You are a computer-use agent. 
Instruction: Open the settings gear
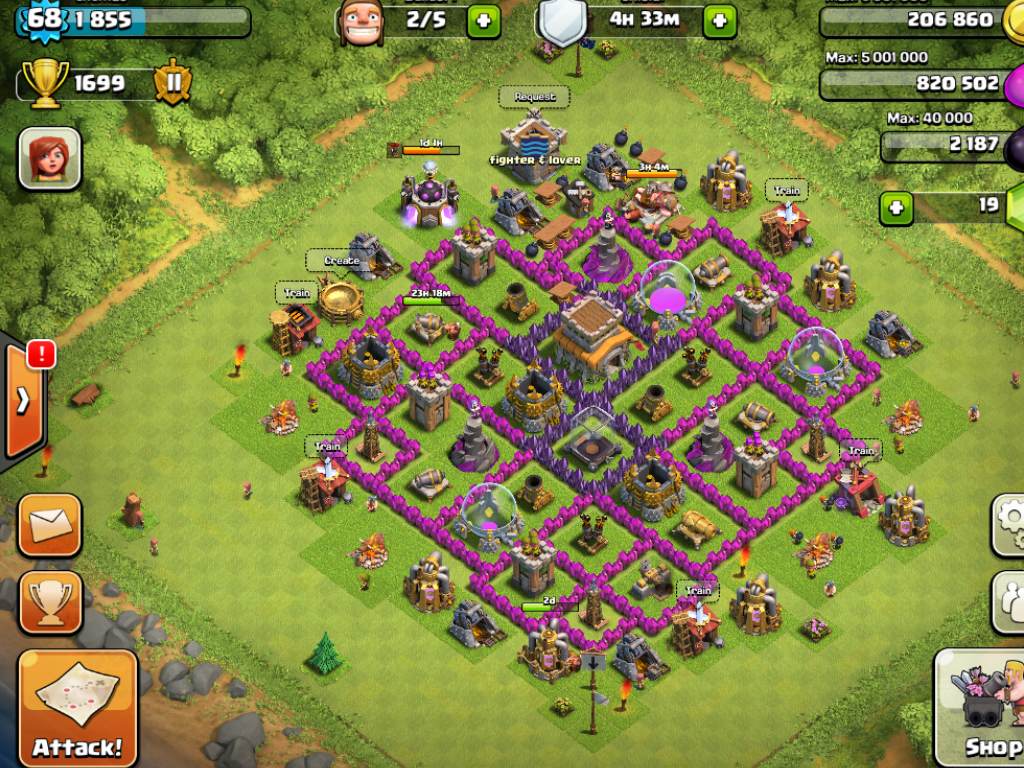coord(1010,522)
